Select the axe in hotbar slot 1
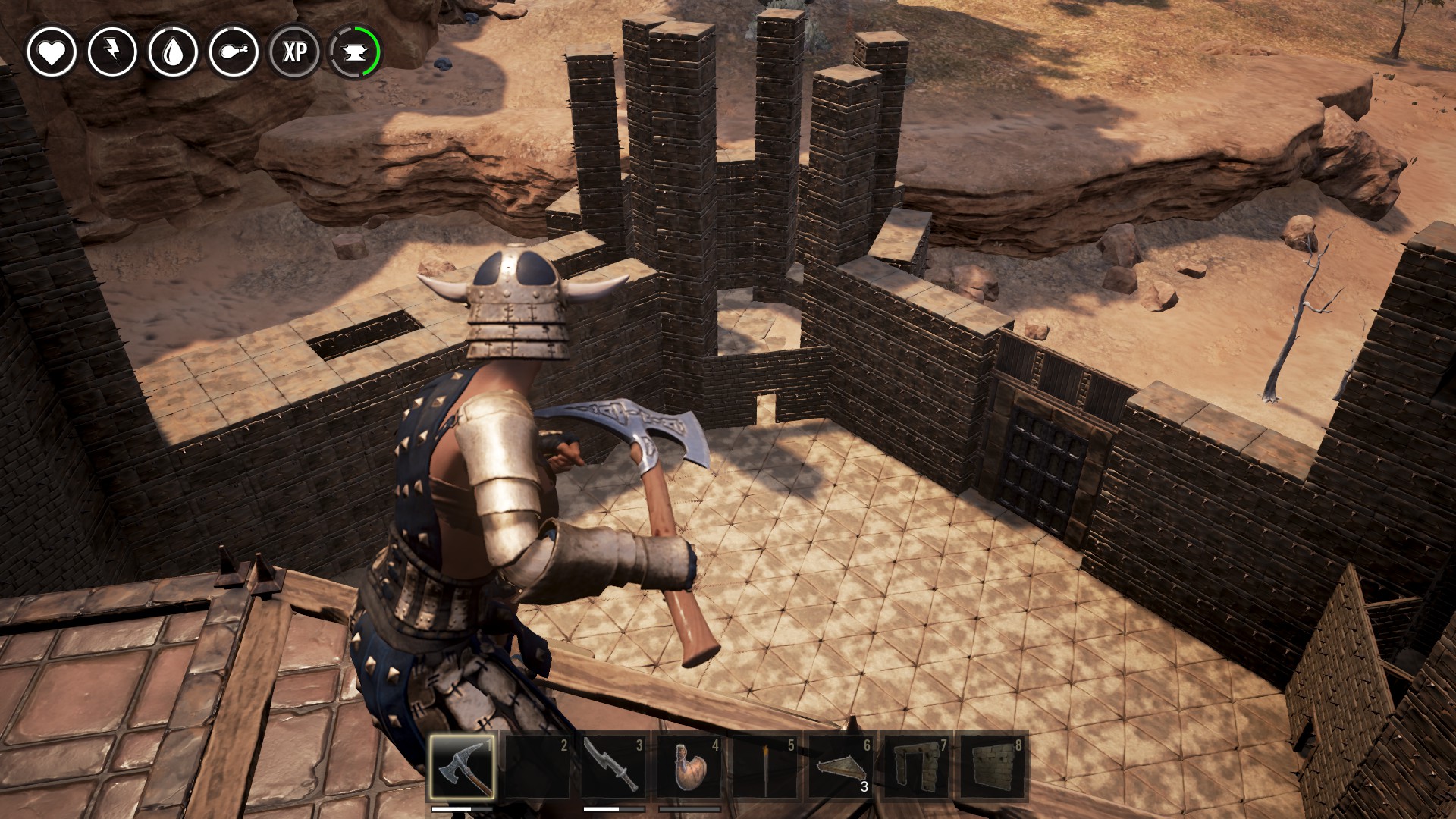 click(x=462, y=766)
